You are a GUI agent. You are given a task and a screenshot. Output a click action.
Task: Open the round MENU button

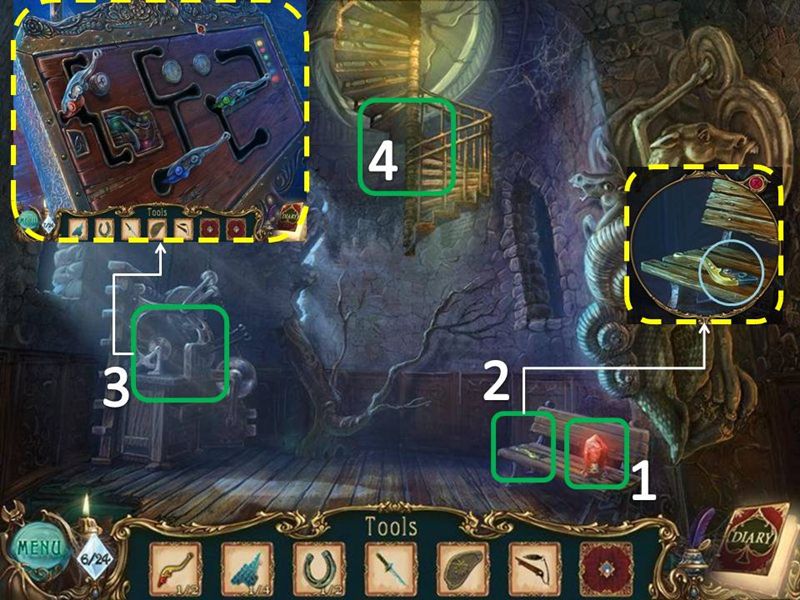coord(37,551)
